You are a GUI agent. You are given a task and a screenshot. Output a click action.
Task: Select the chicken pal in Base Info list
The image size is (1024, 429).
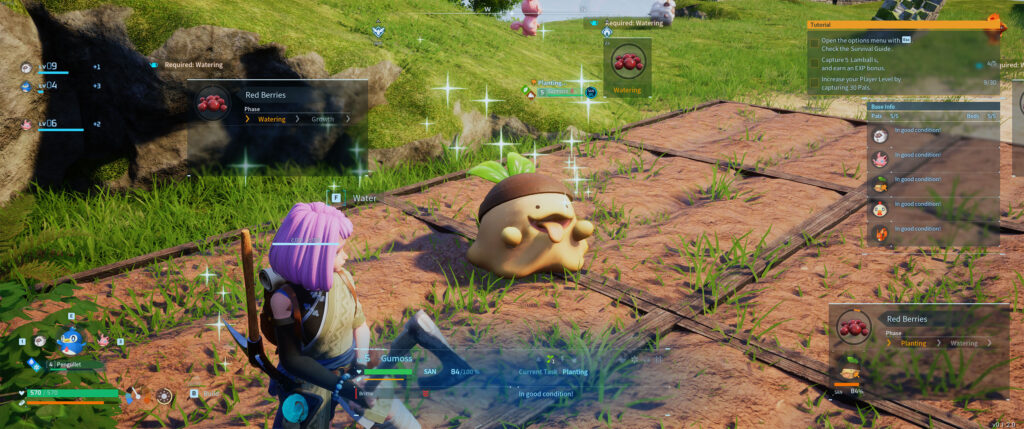coord(881,208)
